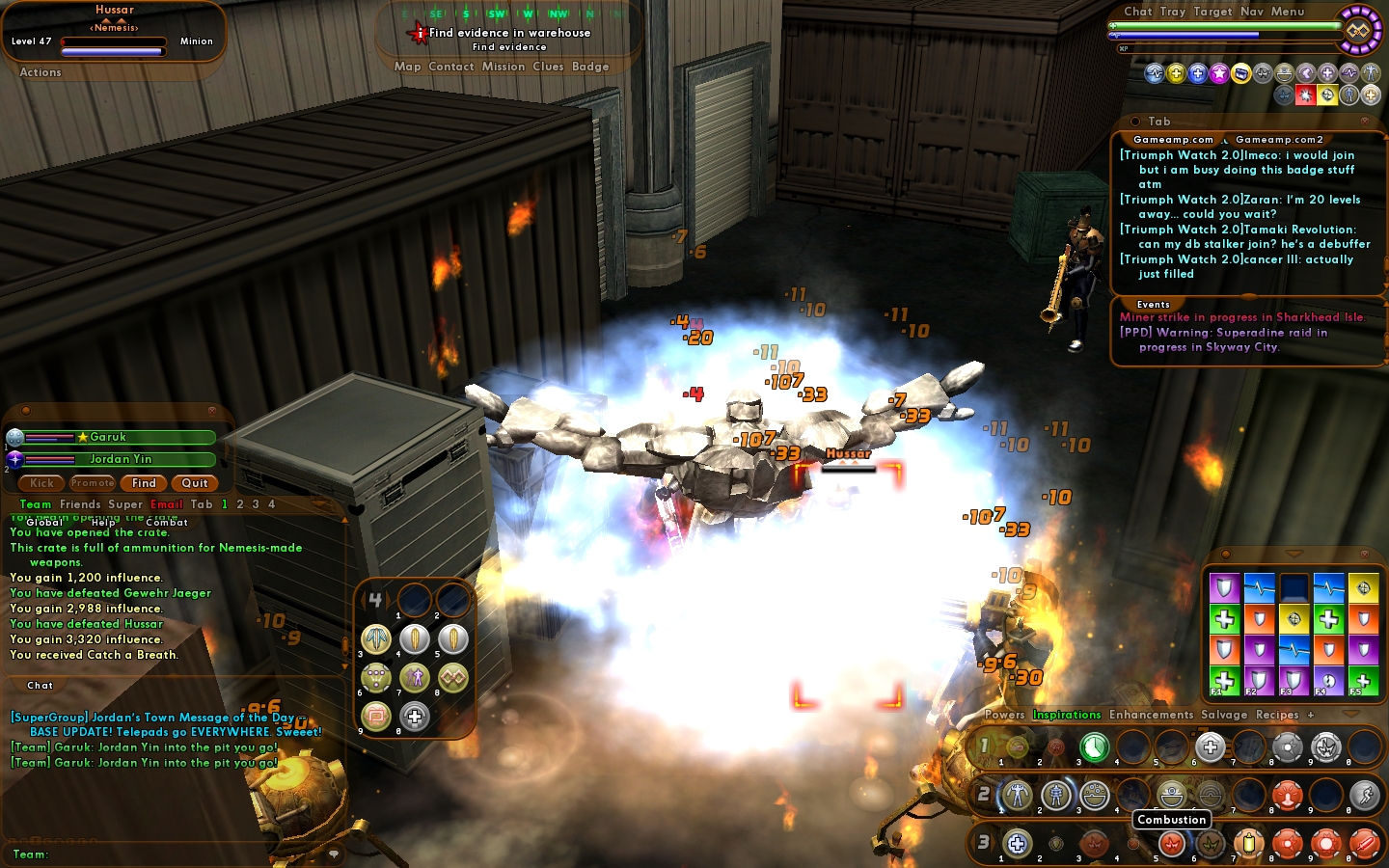Open the main Menu
This screenshot has height=868, width=1389.
1287,12
